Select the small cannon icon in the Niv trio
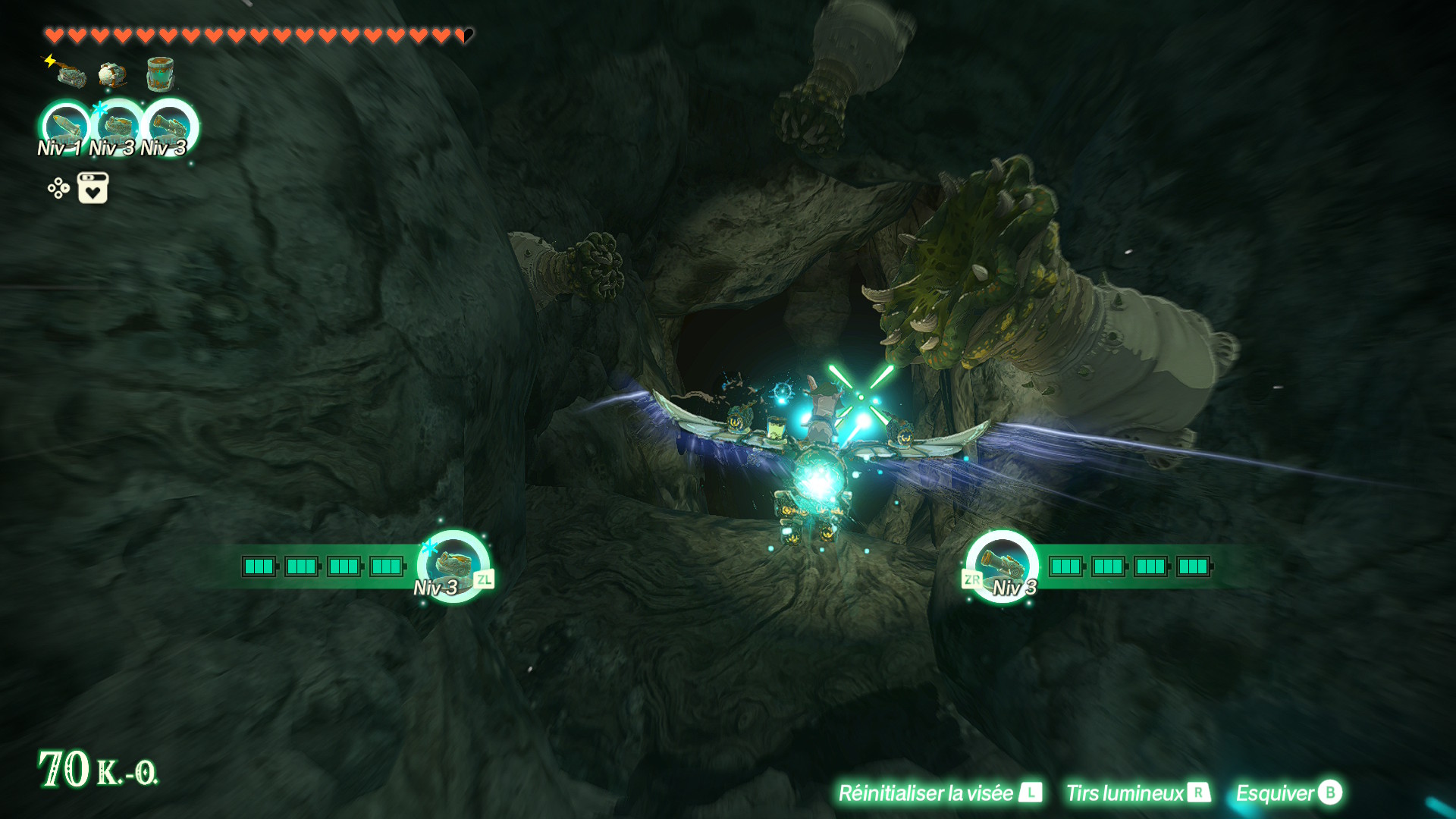1456x819 pixels. pos(170,127)
